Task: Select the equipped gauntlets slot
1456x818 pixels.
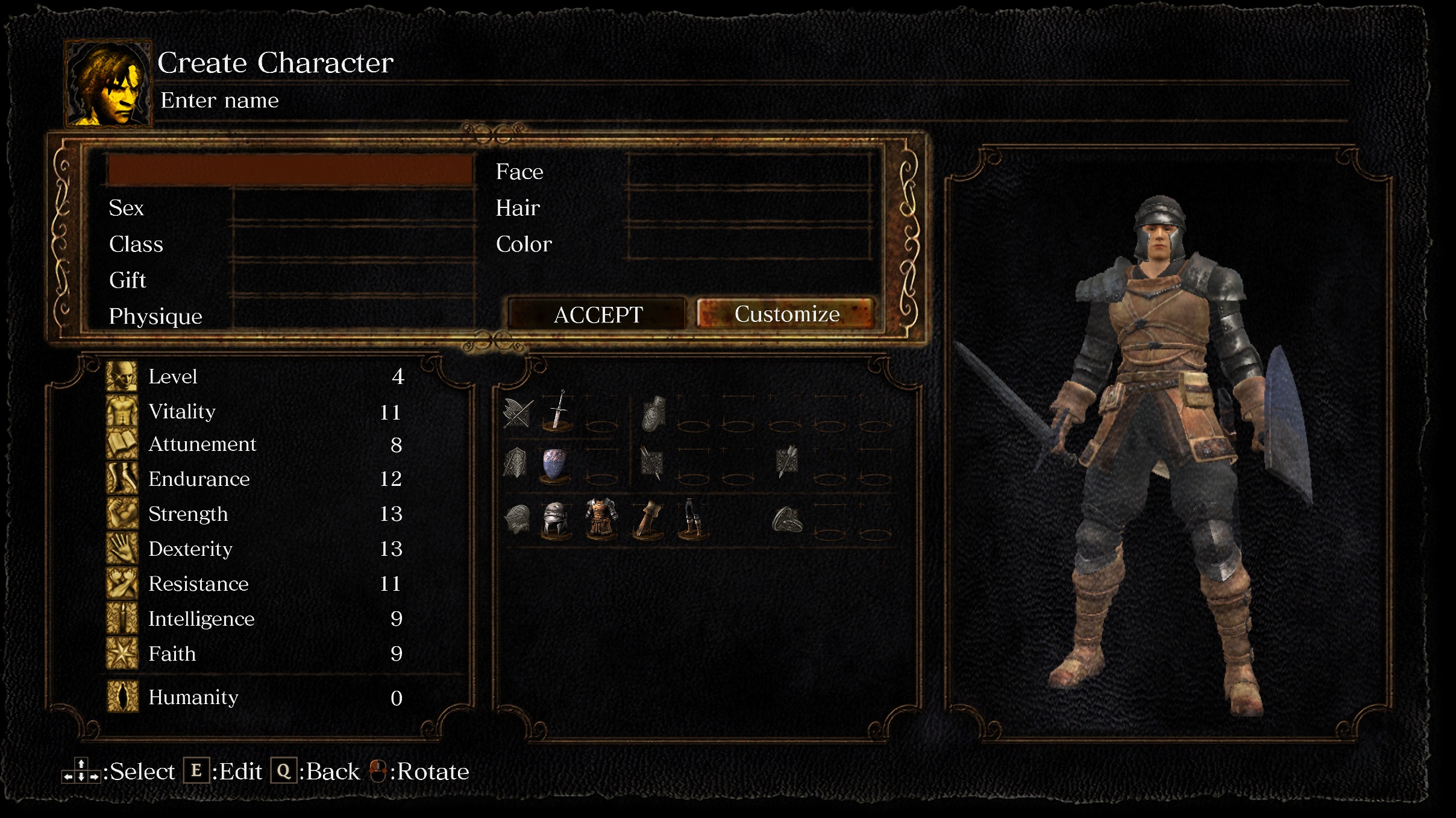Action: pos(648,519)
